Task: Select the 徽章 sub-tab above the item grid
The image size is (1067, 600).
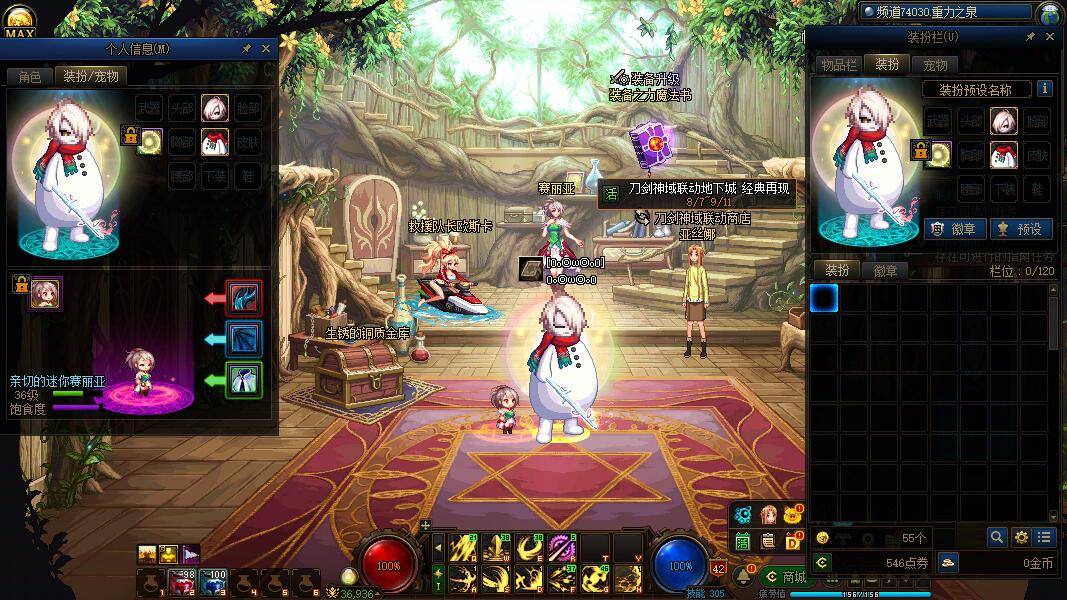Action: tap(885, 271)
